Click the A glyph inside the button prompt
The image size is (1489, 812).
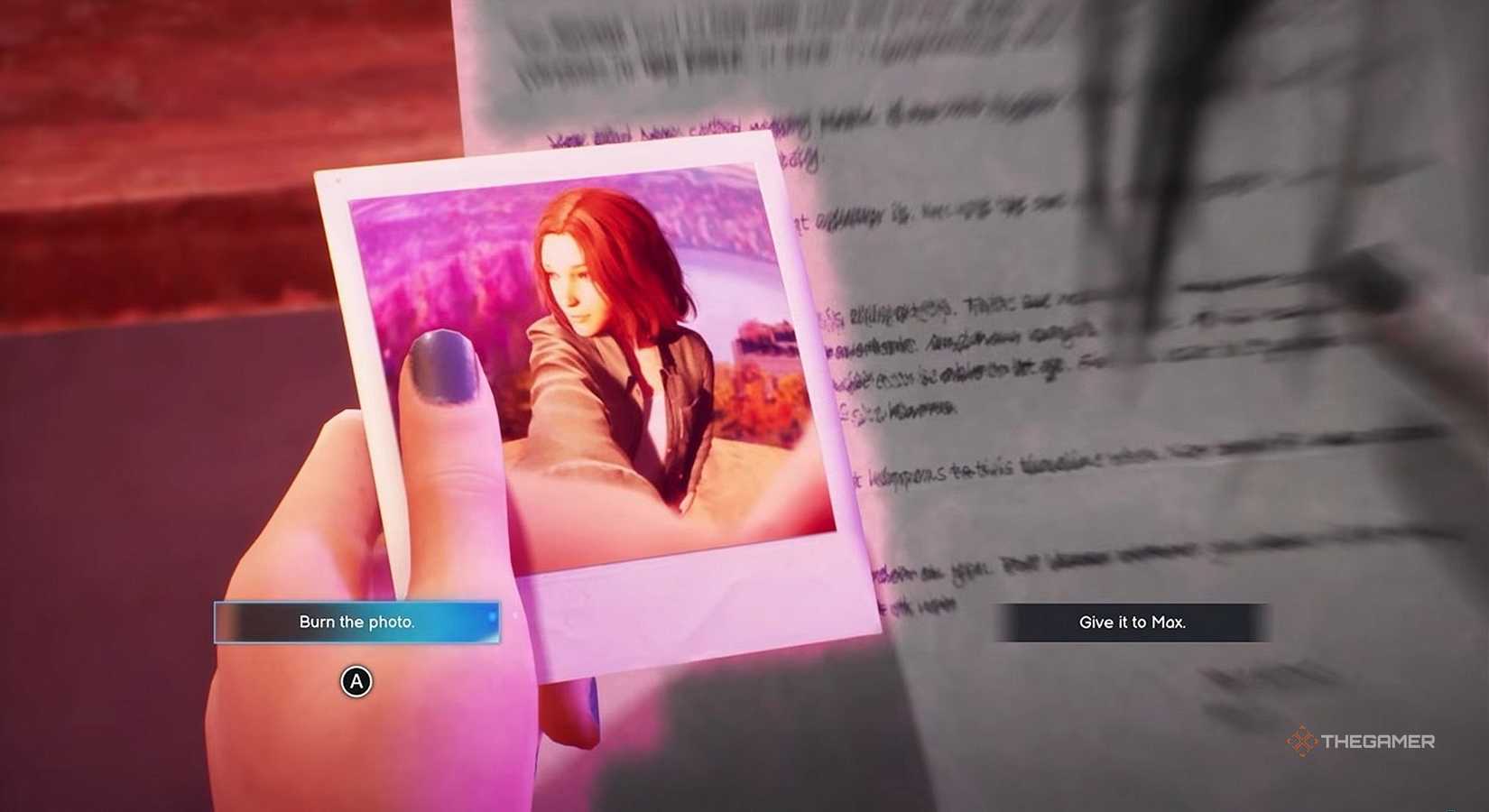(x=356, y=682)
